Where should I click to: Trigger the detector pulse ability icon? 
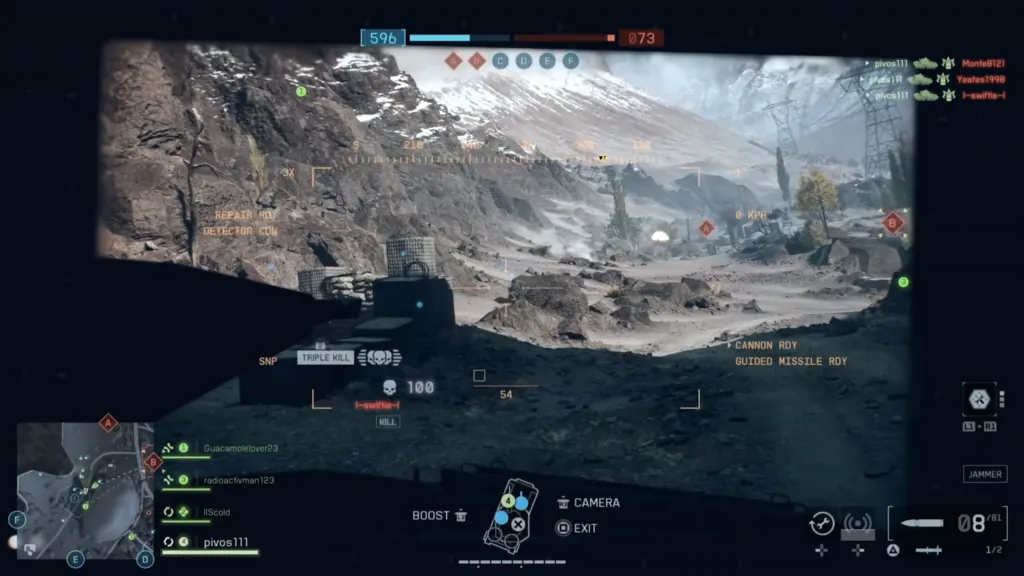857,523
